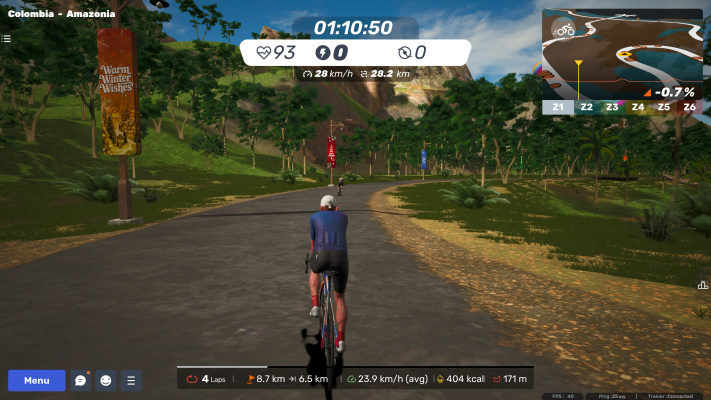711x400 pixels.
Task: Open the three-line action list button
Action: [x=131, y=380]
